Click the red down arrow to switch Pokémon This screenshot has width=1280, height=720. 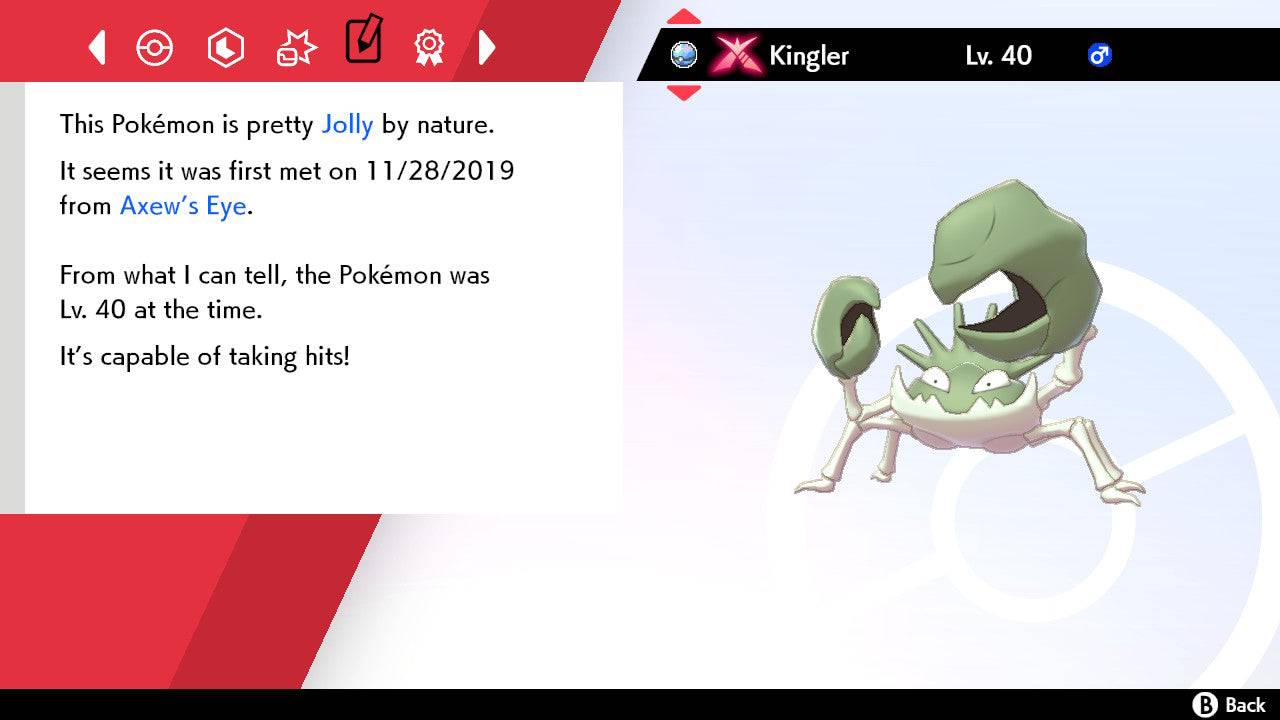coord(684,90)
